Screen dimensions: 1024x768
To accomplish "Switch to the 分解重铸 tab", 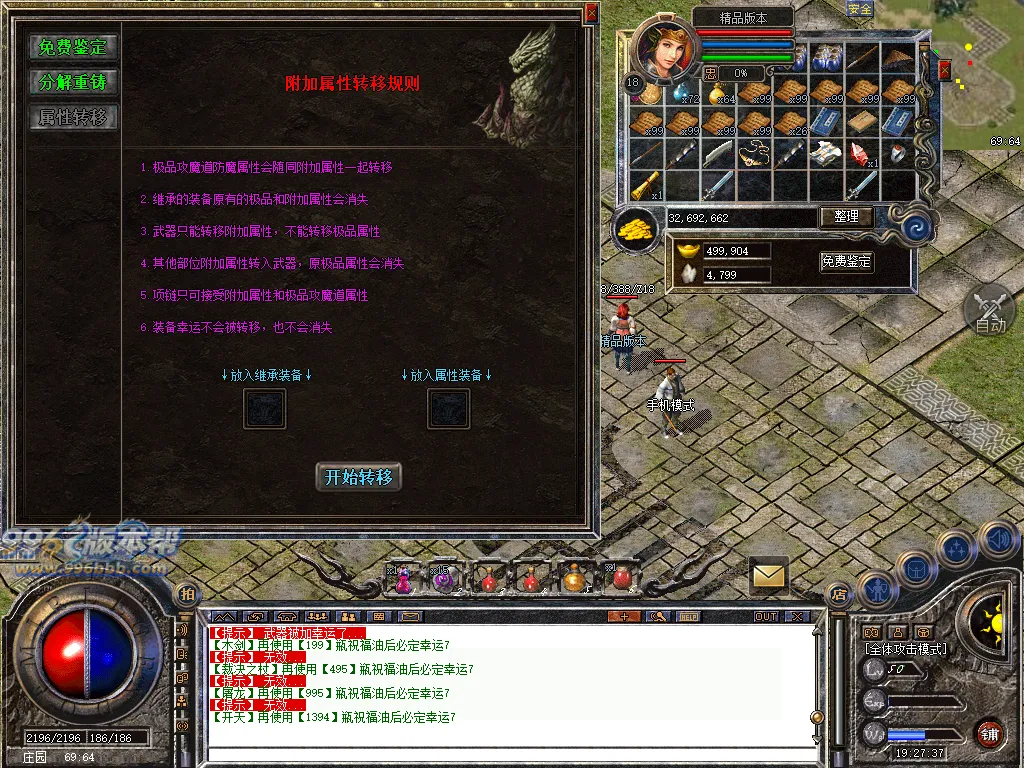I will click(x=73, y=82).
